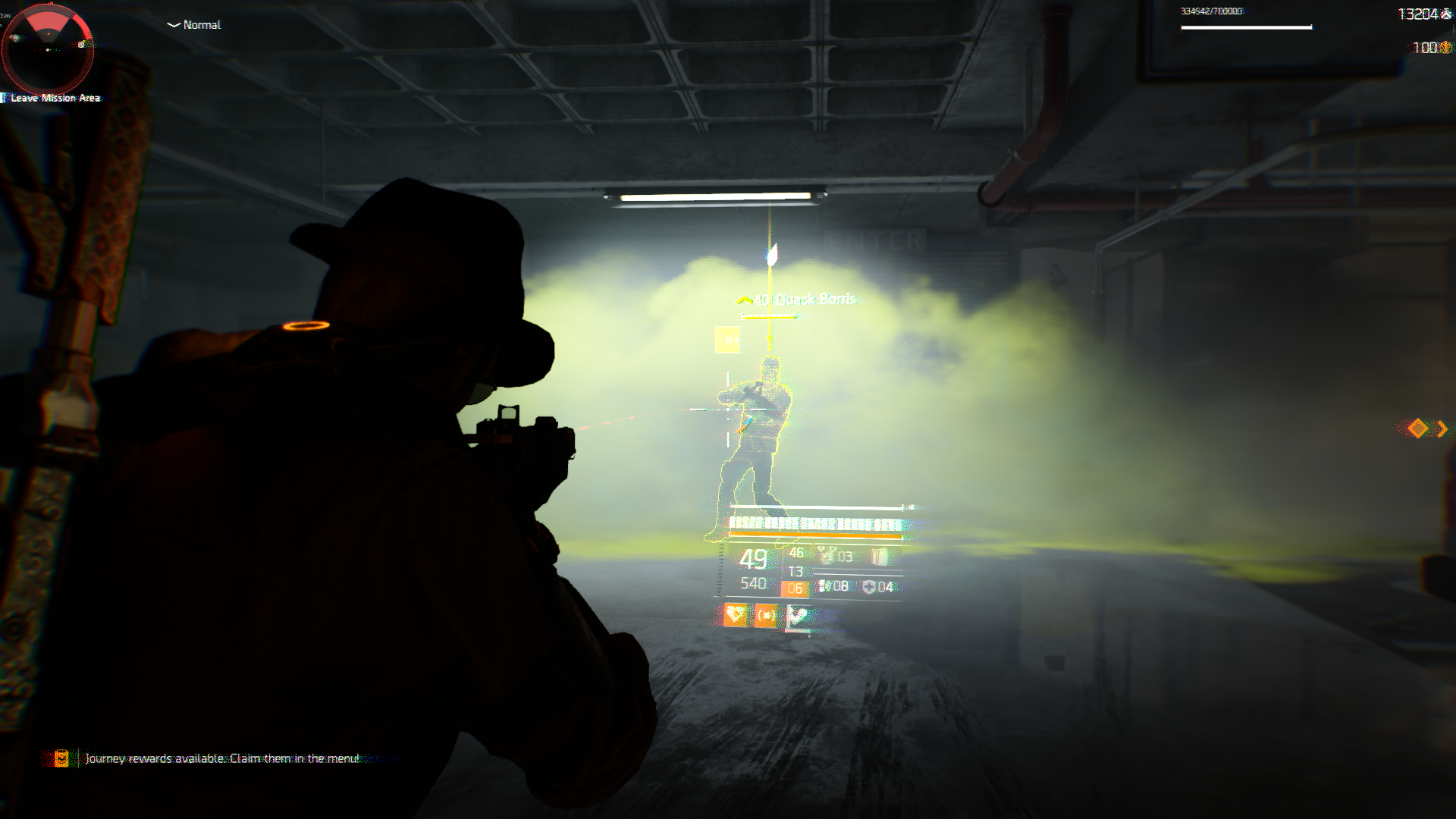This screenshot has height=819, width=1456.
Task: Expand the chevron above Chuck Boris nameplate
Action: pos(745,299)
